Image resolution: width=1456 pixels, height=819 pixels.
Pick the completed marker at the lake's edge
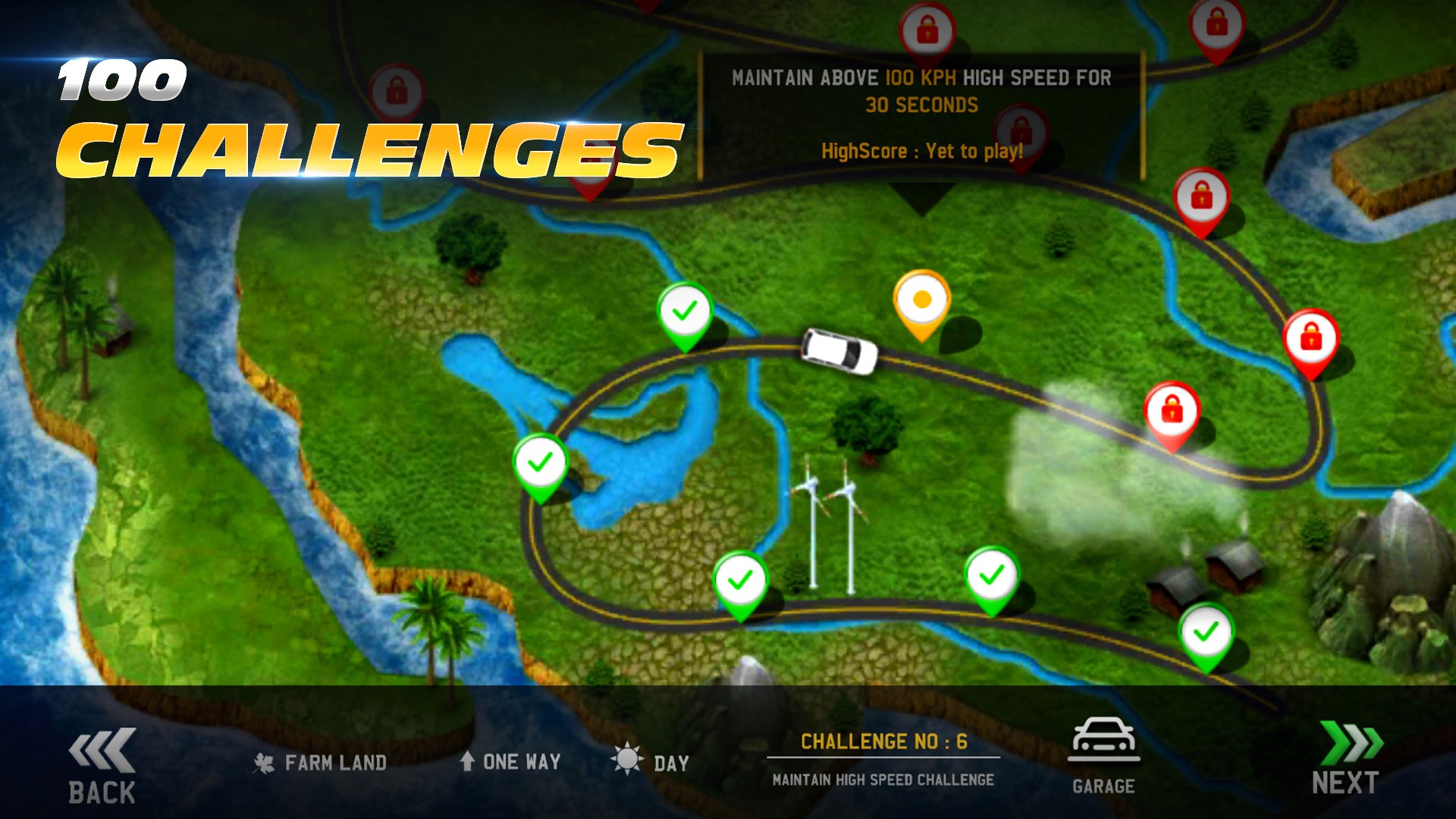tap(540, 463)
